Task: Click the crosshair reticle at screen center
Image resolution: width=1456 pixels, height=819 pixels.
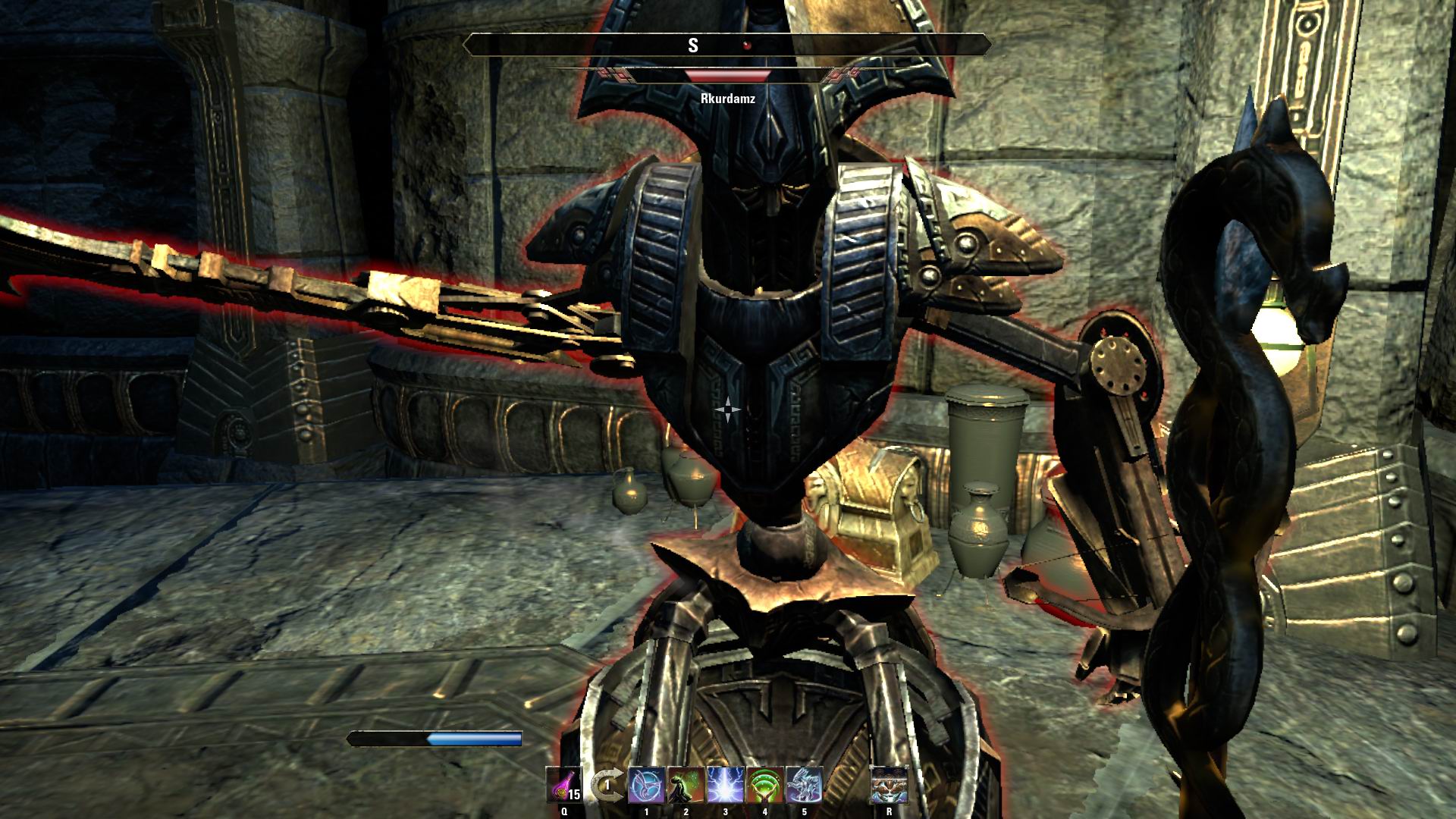Action: [728, 409]
